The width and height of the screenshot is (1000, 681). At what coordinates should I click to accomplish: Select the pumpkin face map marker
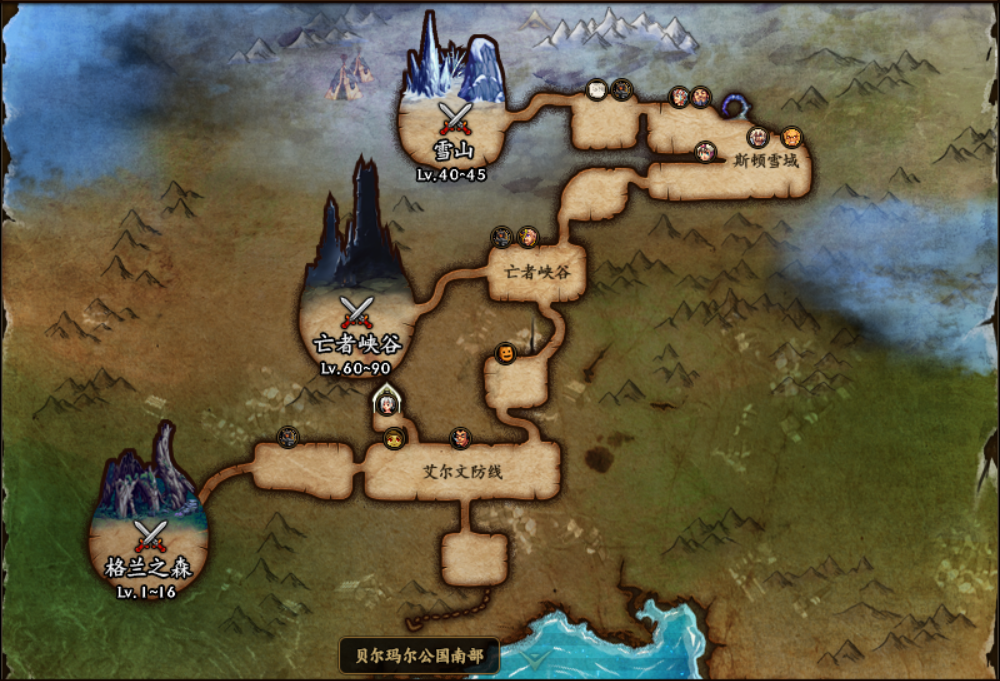point(506,354)
